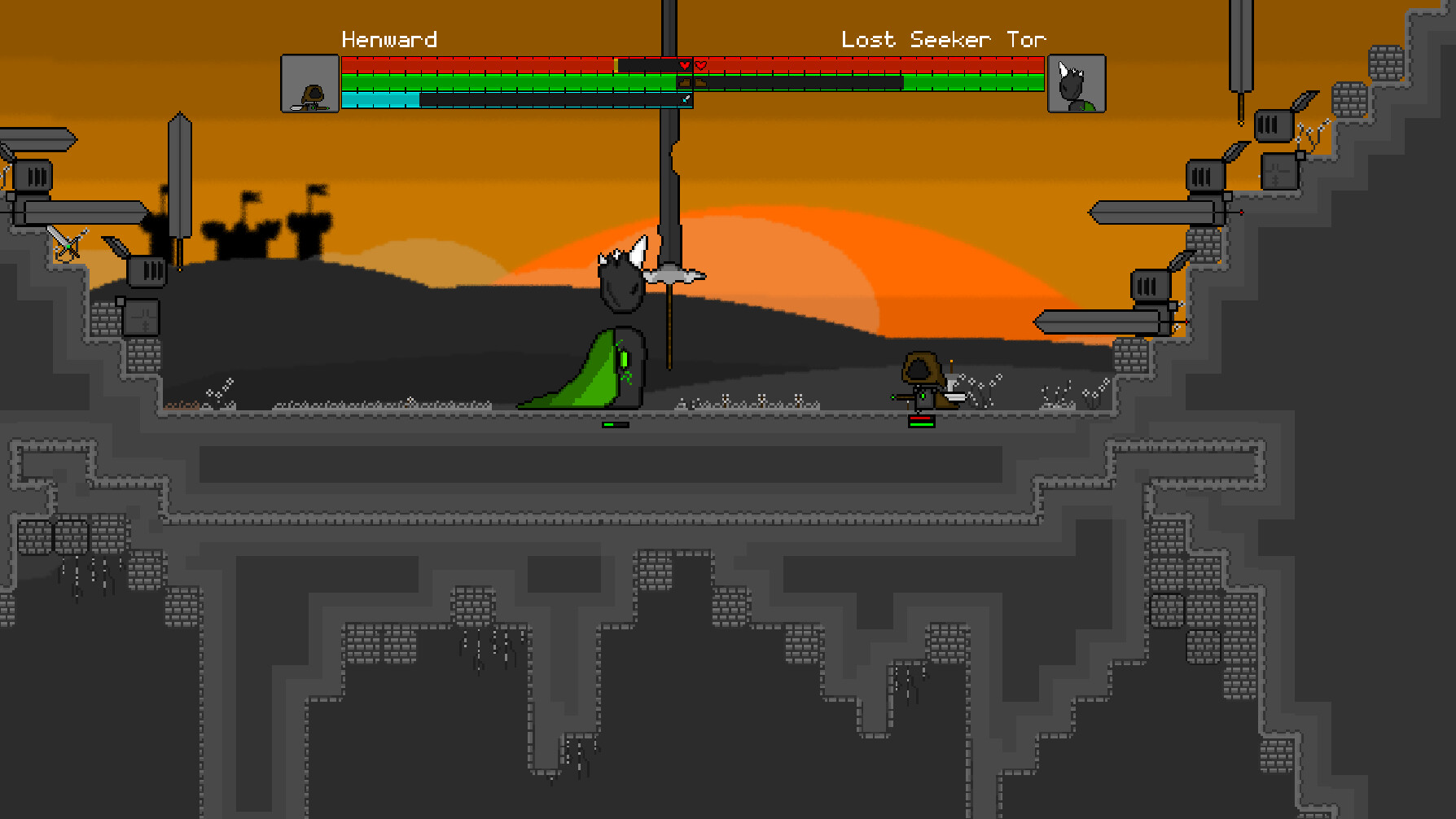Select the Henward name label
The width and height of the screenshot is (1456, 819).
coord(389,38)
